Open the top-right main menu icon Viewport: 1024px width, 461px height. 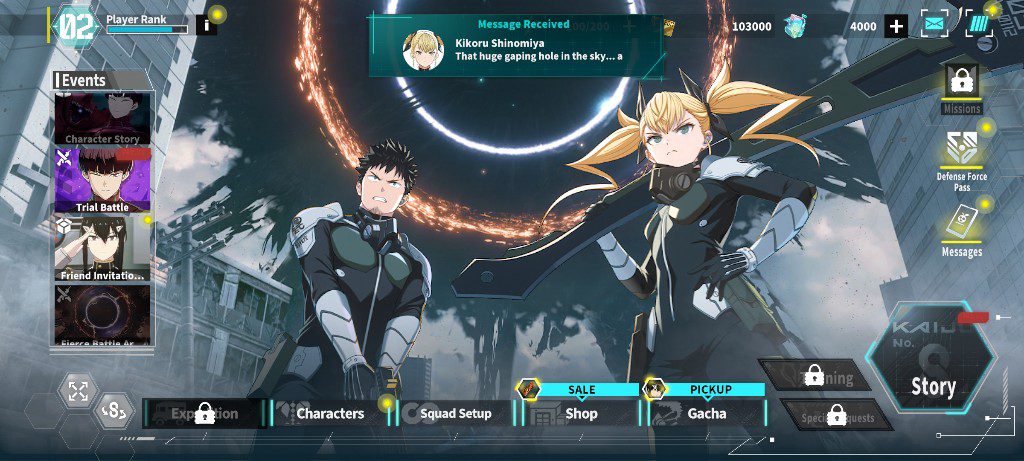point(978,25)
